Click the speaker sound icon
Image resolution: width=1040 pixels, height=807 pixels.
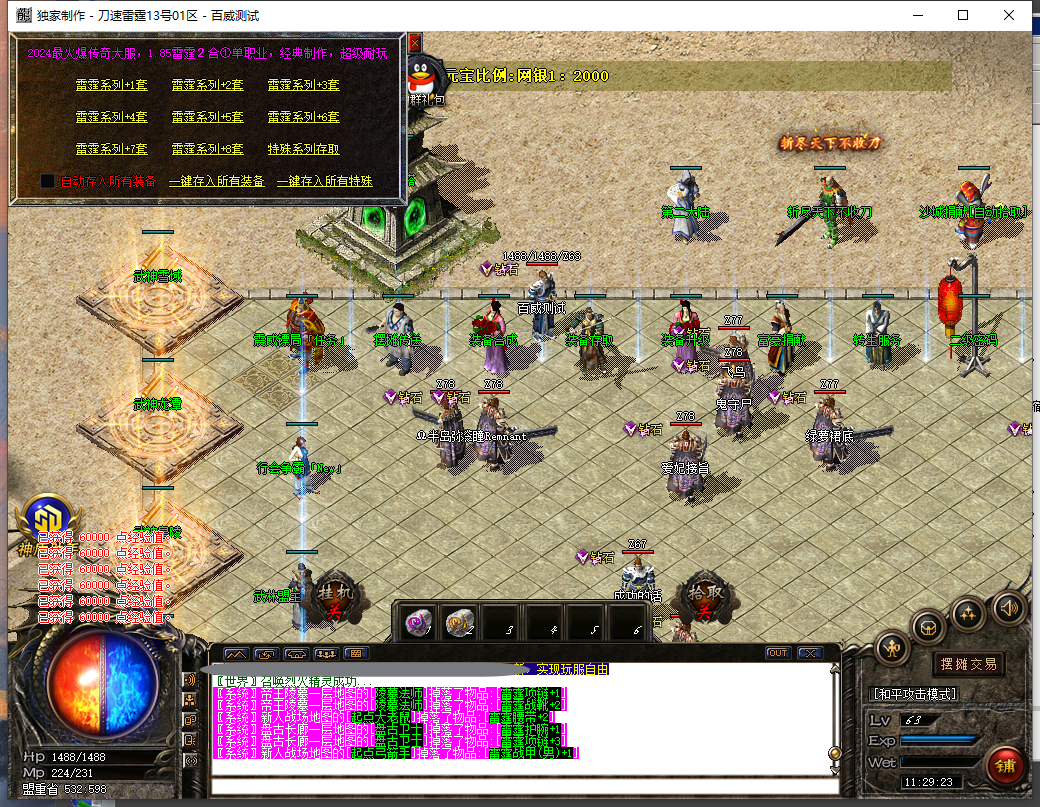[1008, 606]
